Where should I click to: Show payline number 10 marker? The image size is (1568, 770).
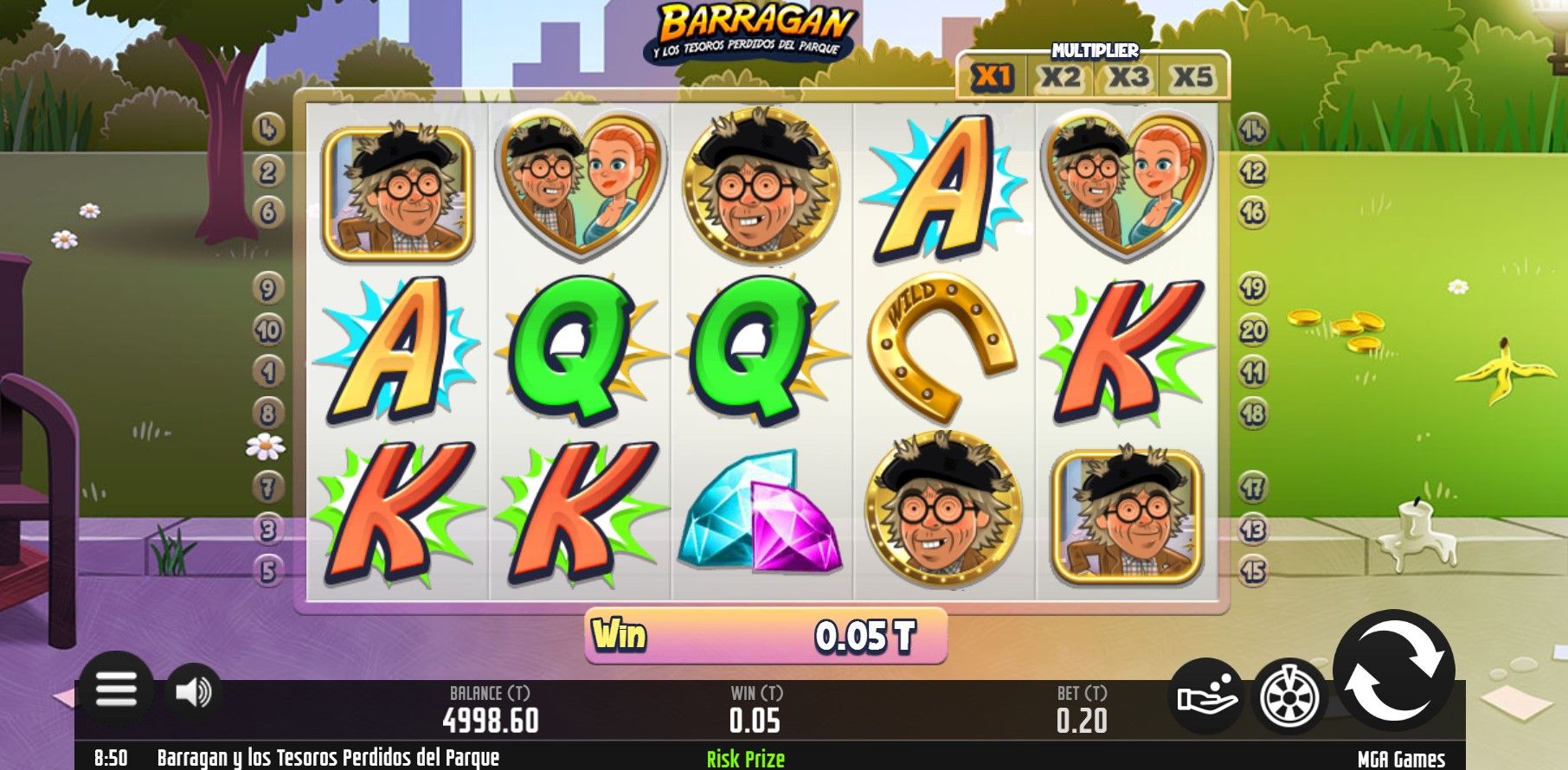(268, 330)
